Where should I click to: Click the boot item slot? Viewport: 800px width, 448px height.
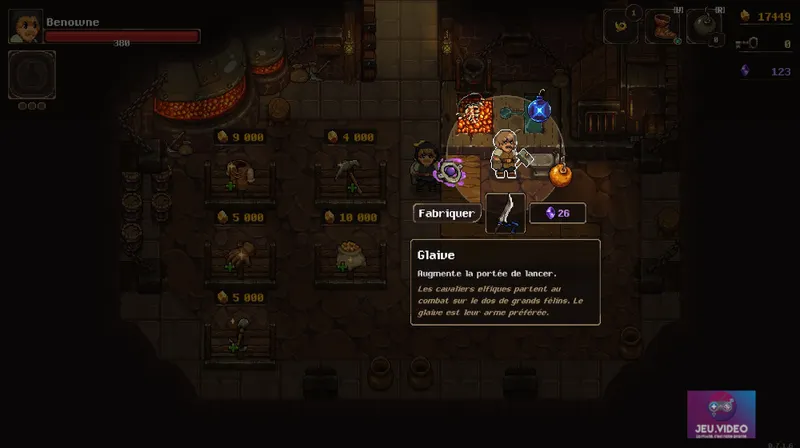tap(661, 27)
